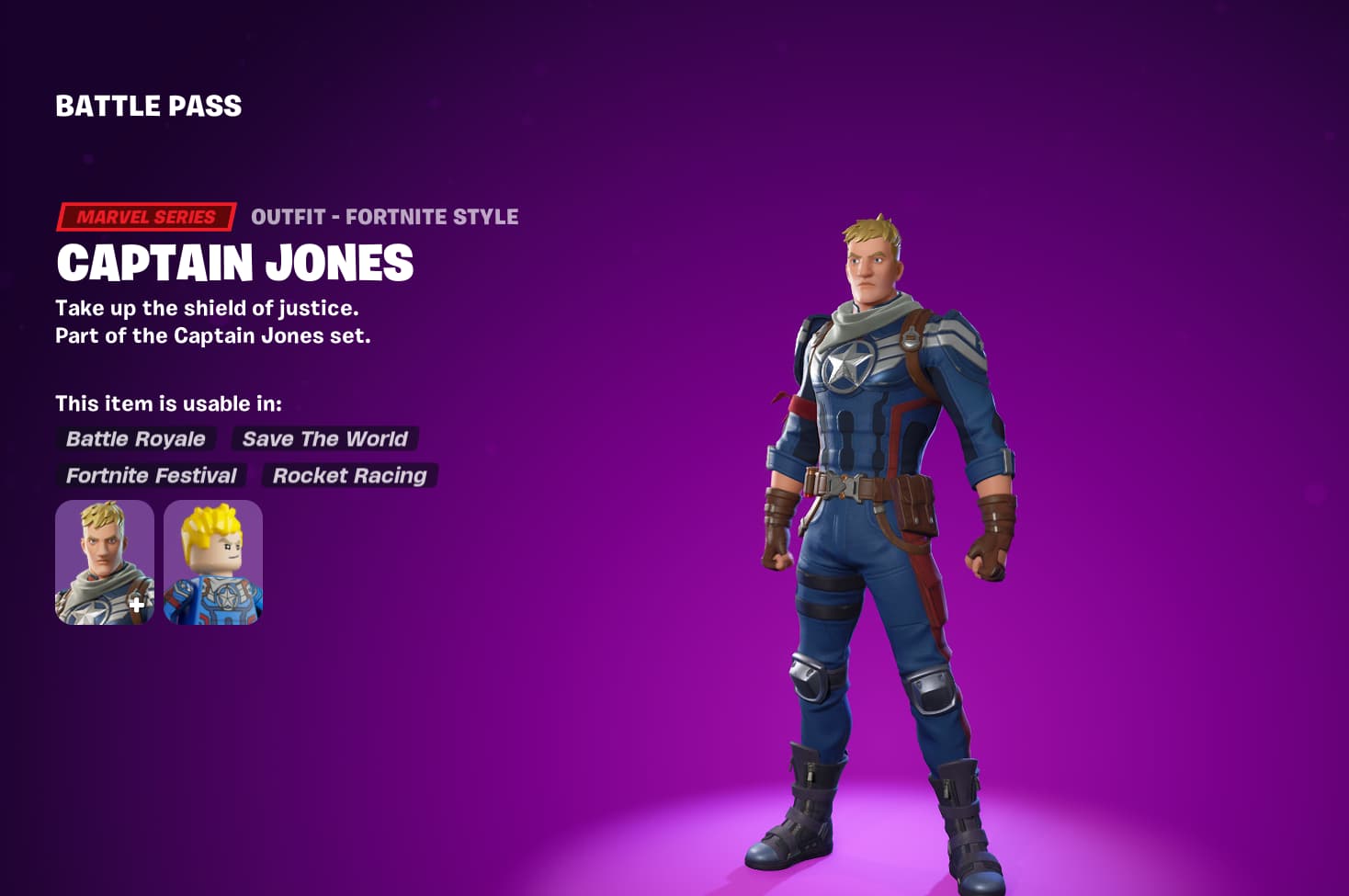This screenshot has width=1349, height=896.
Task: Expand additional outfit styles via the plus icon
Action: coord(139,605)
